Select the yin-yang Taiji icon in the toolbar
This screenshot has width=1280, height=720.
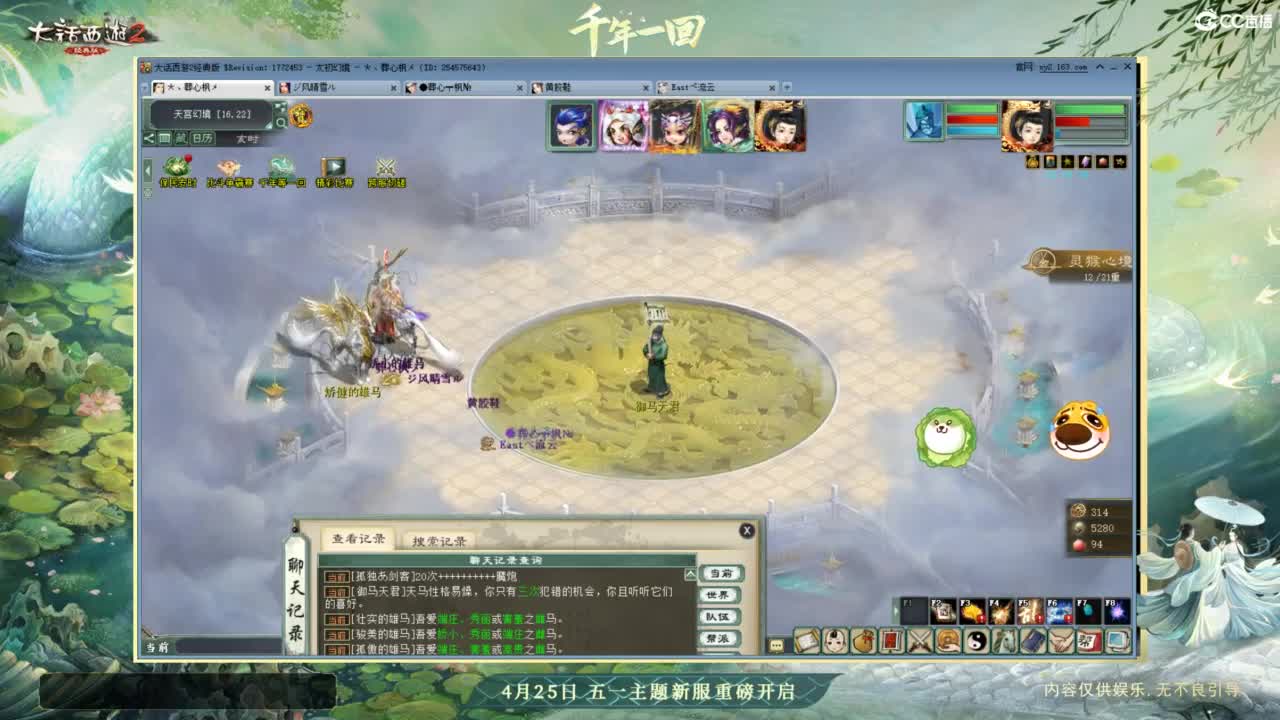pyautogui.click(x=977, y=641)
